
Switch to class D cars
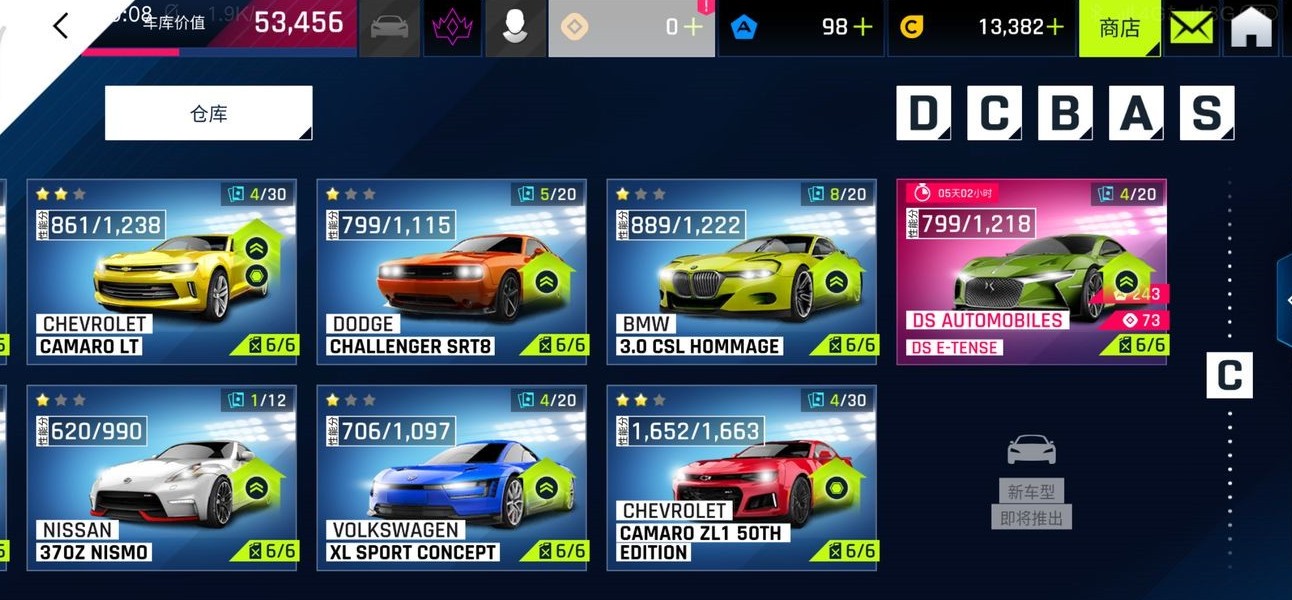point(923,113)
